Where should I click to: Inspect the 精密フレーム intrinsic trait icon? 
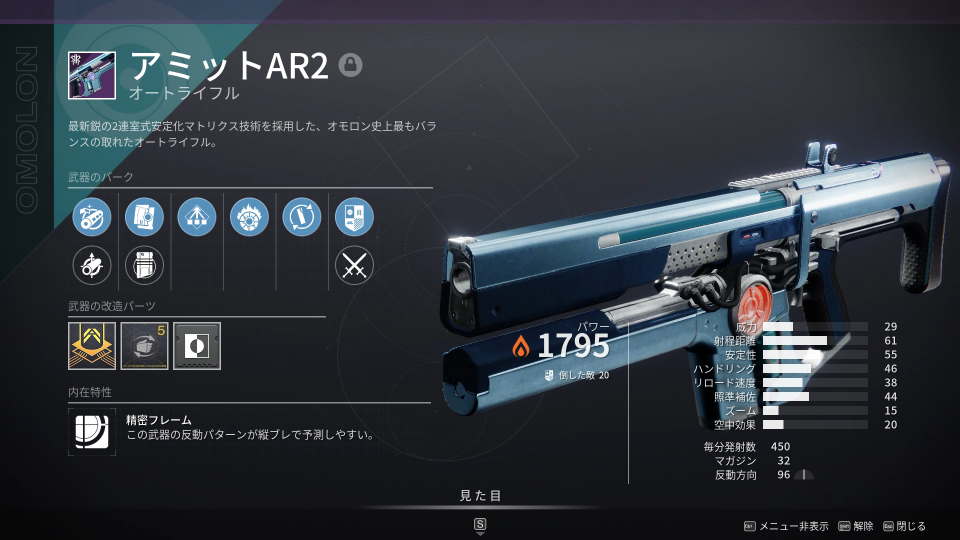(x=92, y=431)
